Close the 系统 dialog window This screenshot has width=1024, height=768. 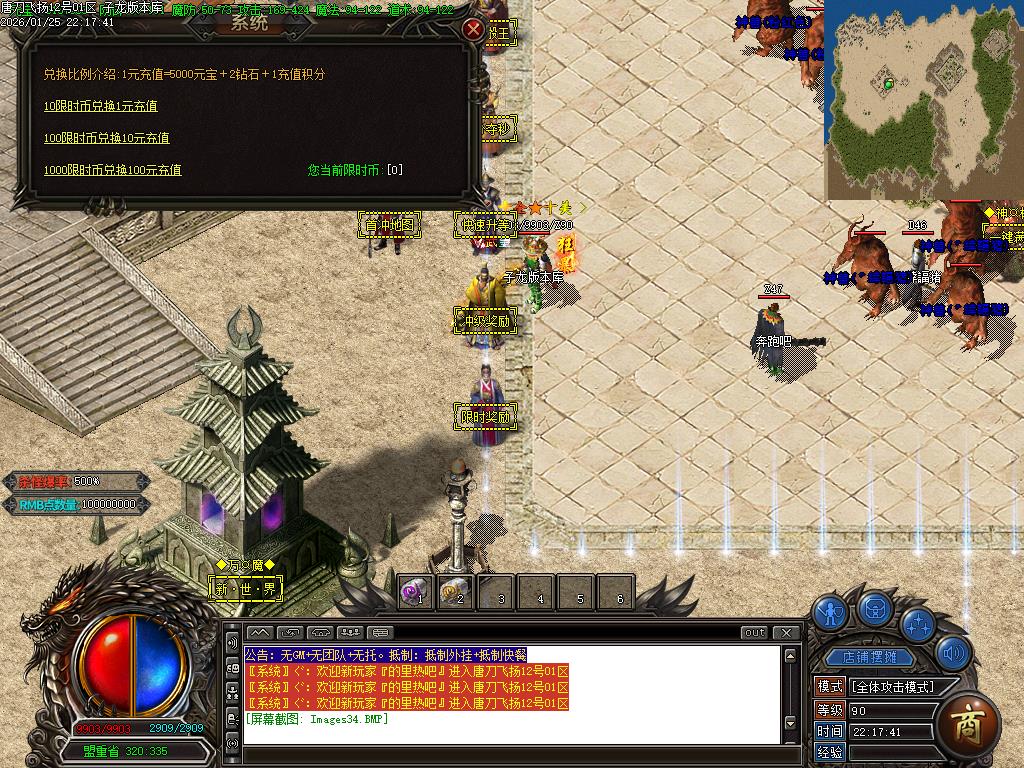(x=473, y=30)
